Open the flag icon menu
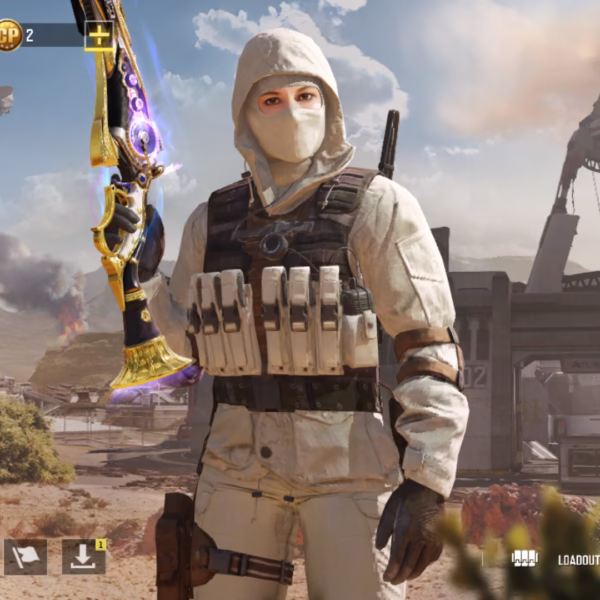Screen dimensions: 600x600 [x=25, y=557]
